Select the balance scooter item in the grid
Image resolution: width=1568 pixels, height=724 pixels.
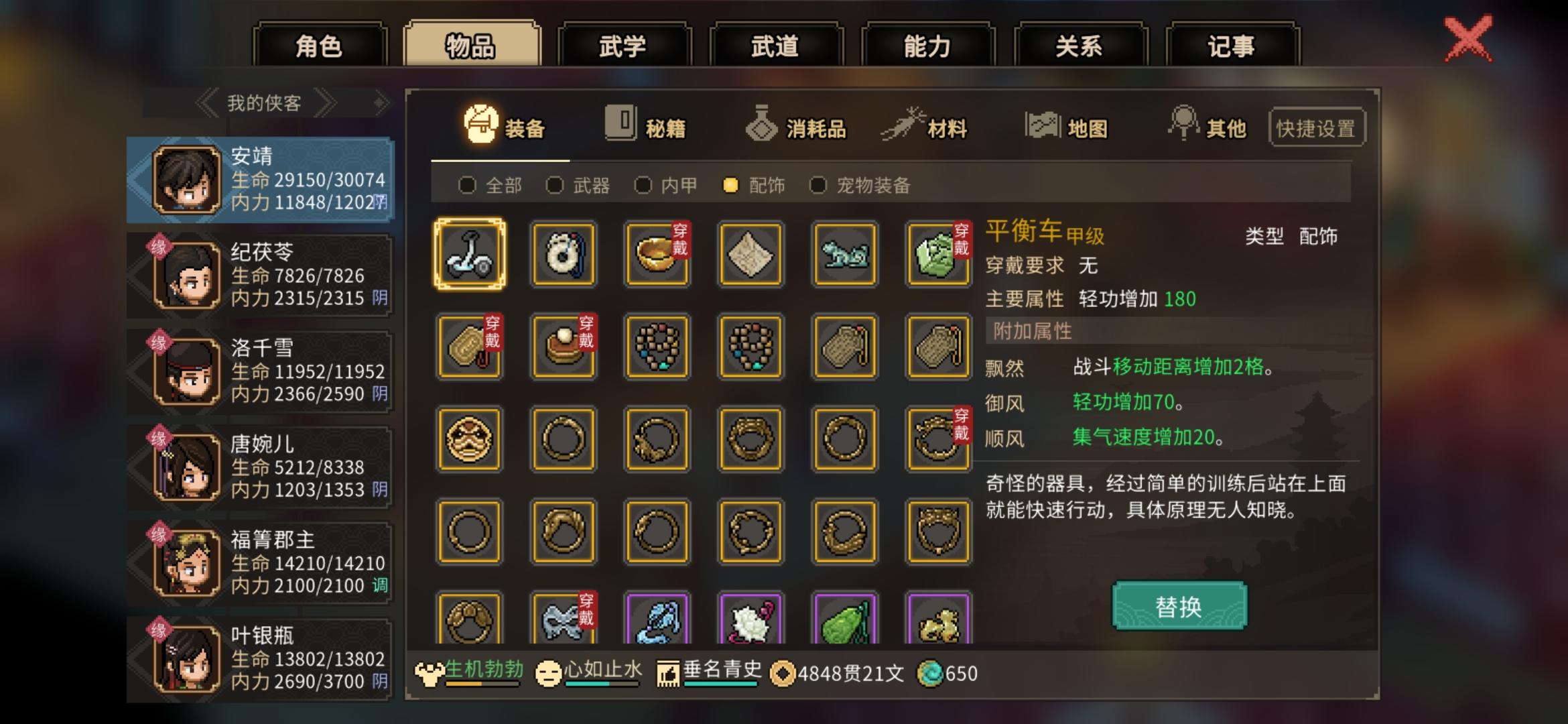470,255
